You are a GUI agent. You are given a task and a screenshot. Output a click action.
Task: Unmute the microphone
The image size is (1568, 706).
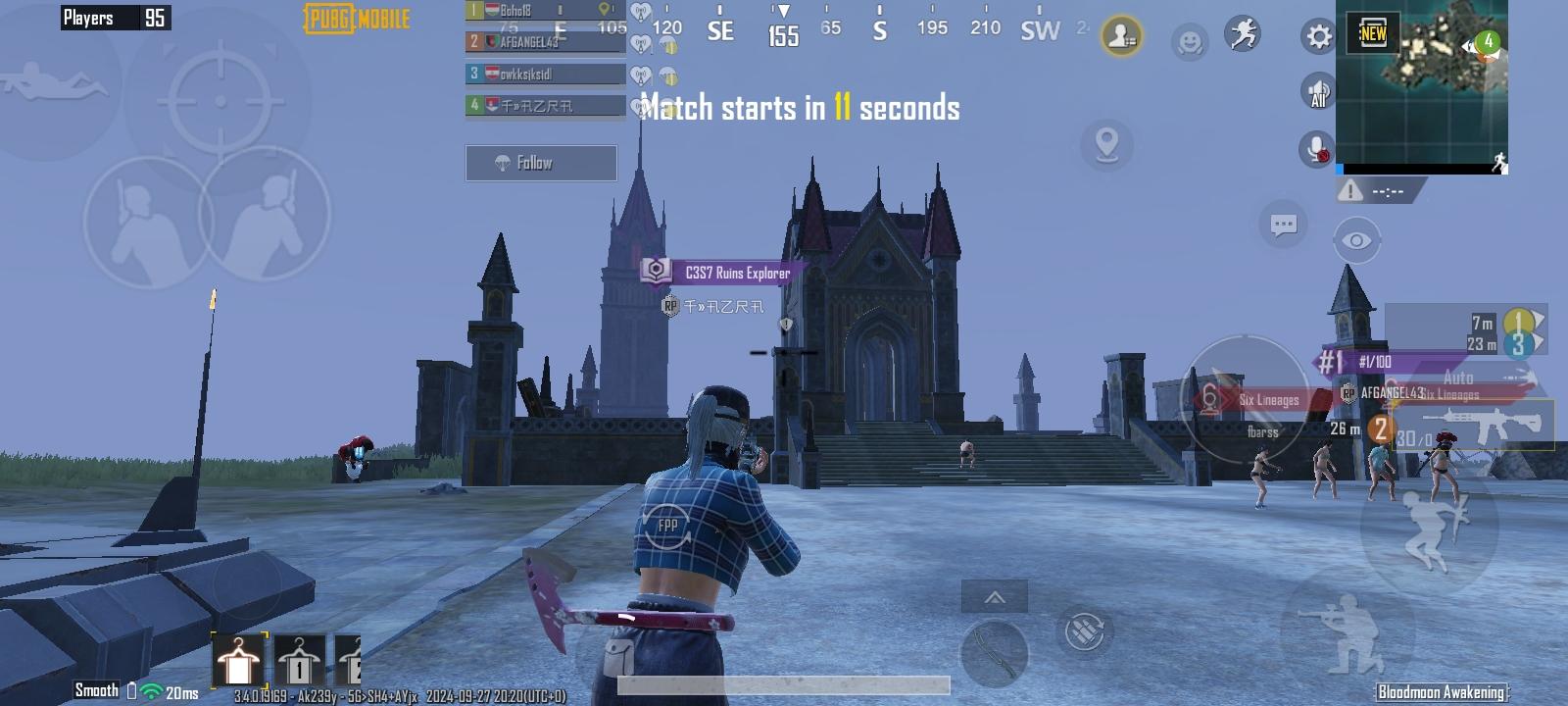tap(1314, 150)
